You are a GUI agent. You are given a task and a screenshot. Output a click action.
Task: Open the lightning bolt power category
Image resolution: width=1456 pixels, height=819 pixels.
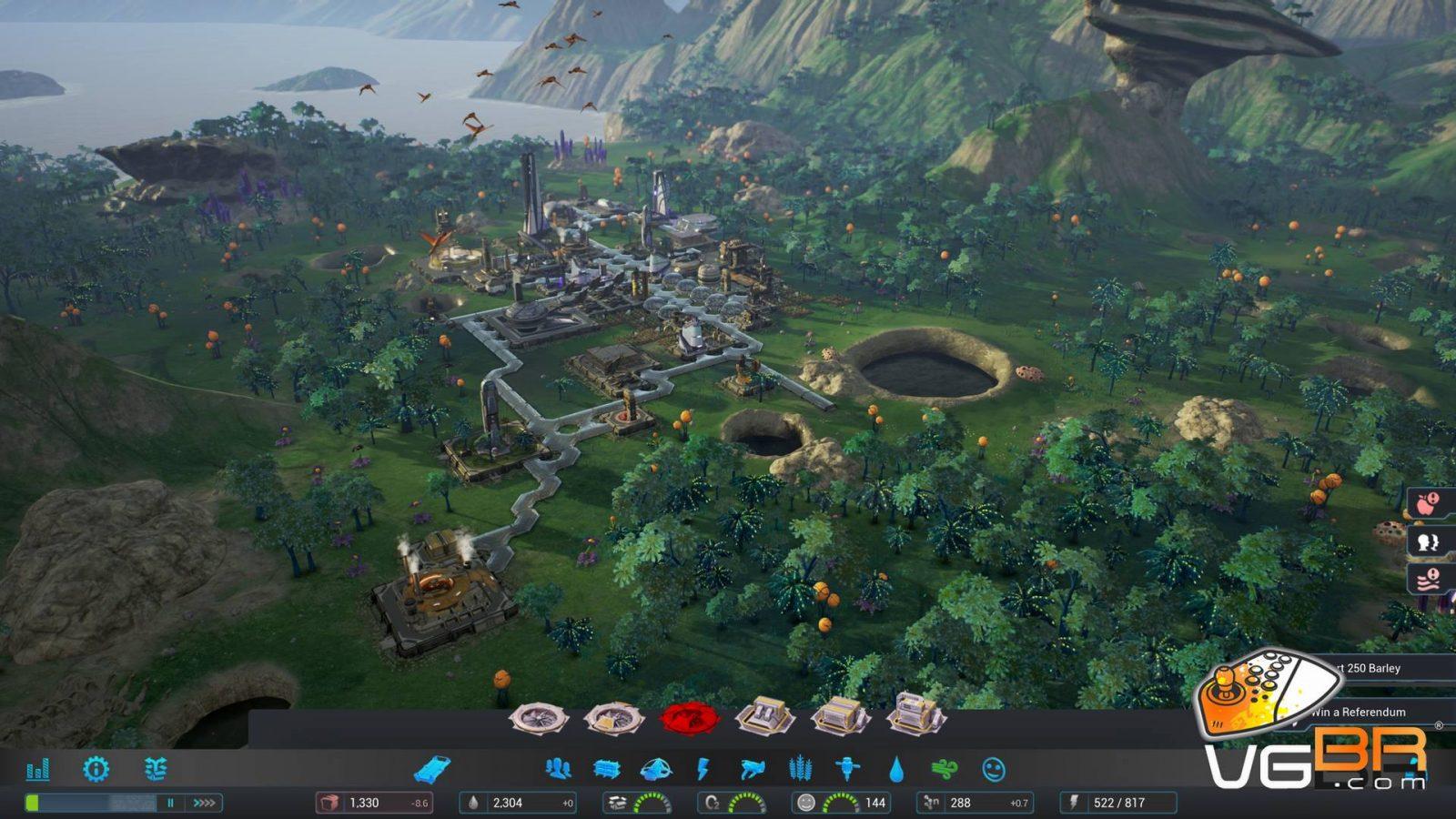click(703, 770)
